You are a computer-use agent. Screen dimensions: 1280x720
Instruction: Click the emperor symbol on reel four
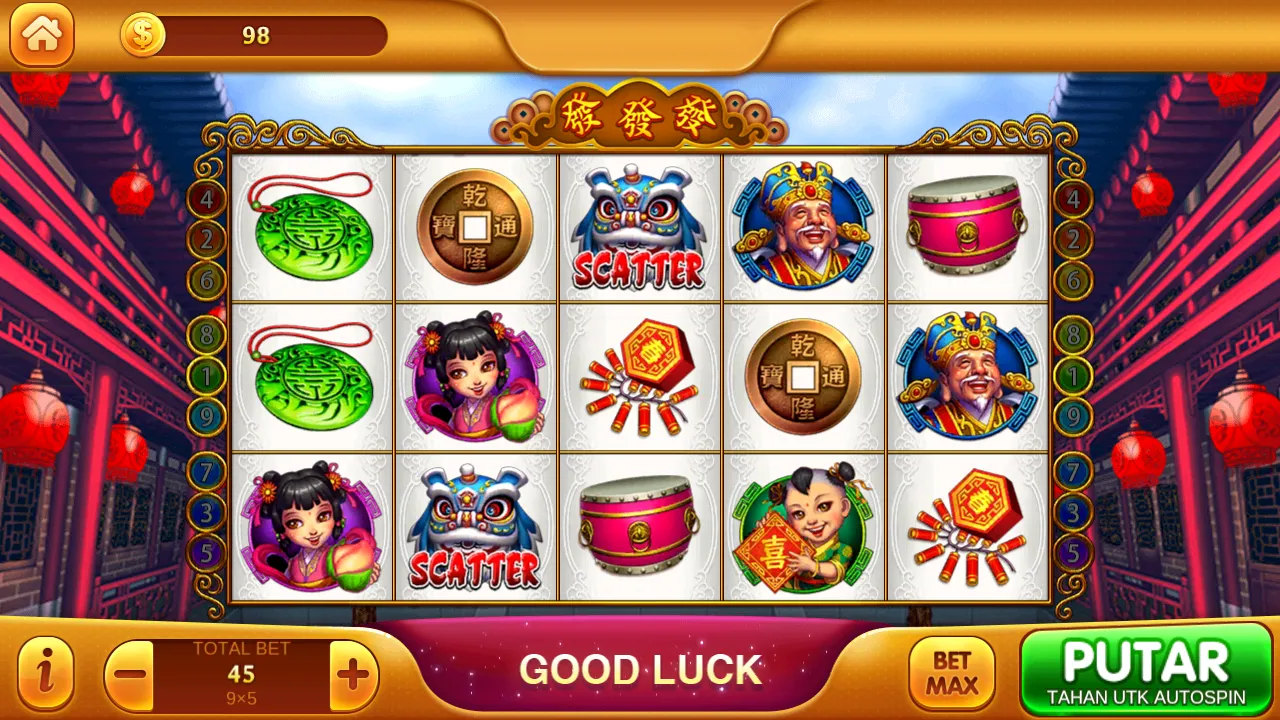click(804, 225)
